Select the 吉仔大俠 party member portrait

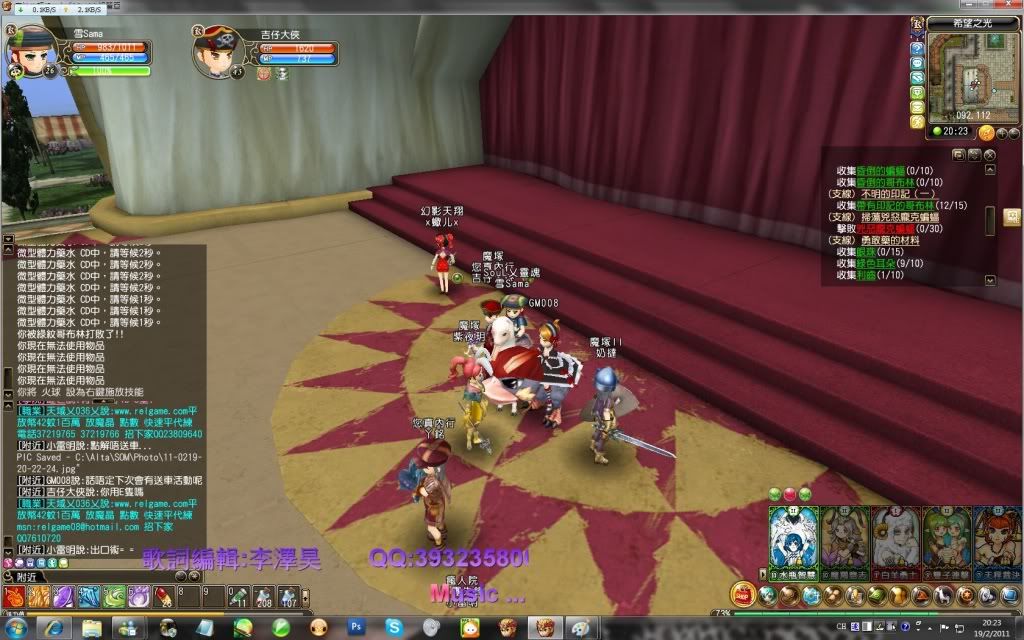[x=212, y=51]
